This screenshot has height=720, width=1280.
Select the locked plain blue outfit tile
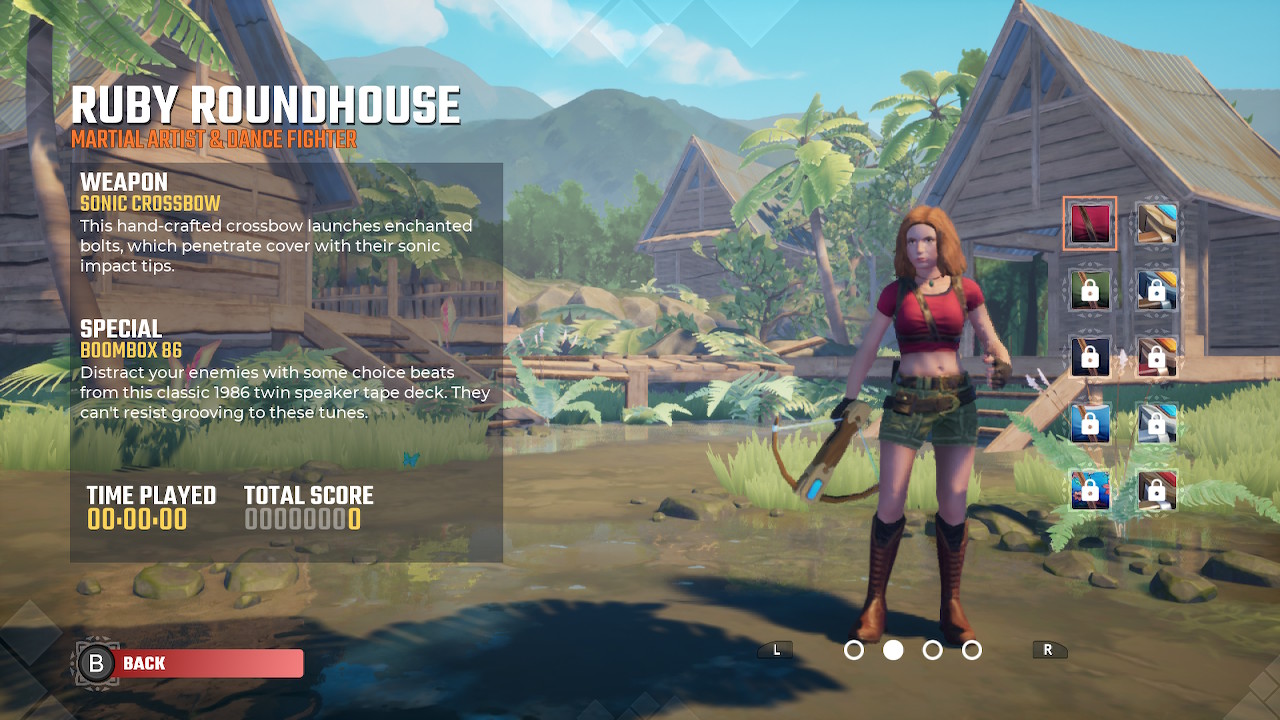[x=1090, y=424]
